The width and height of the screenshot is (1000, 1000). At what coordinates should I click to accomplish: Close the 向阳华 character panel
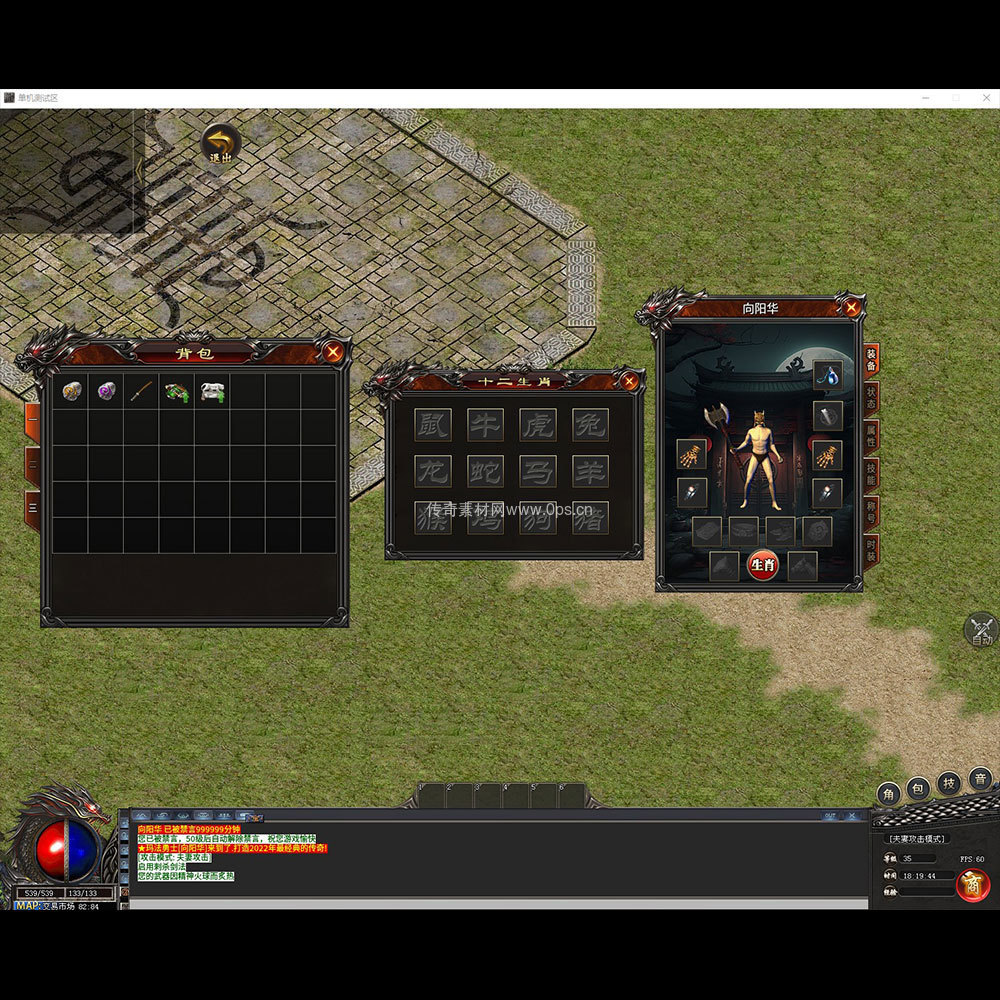851,308
